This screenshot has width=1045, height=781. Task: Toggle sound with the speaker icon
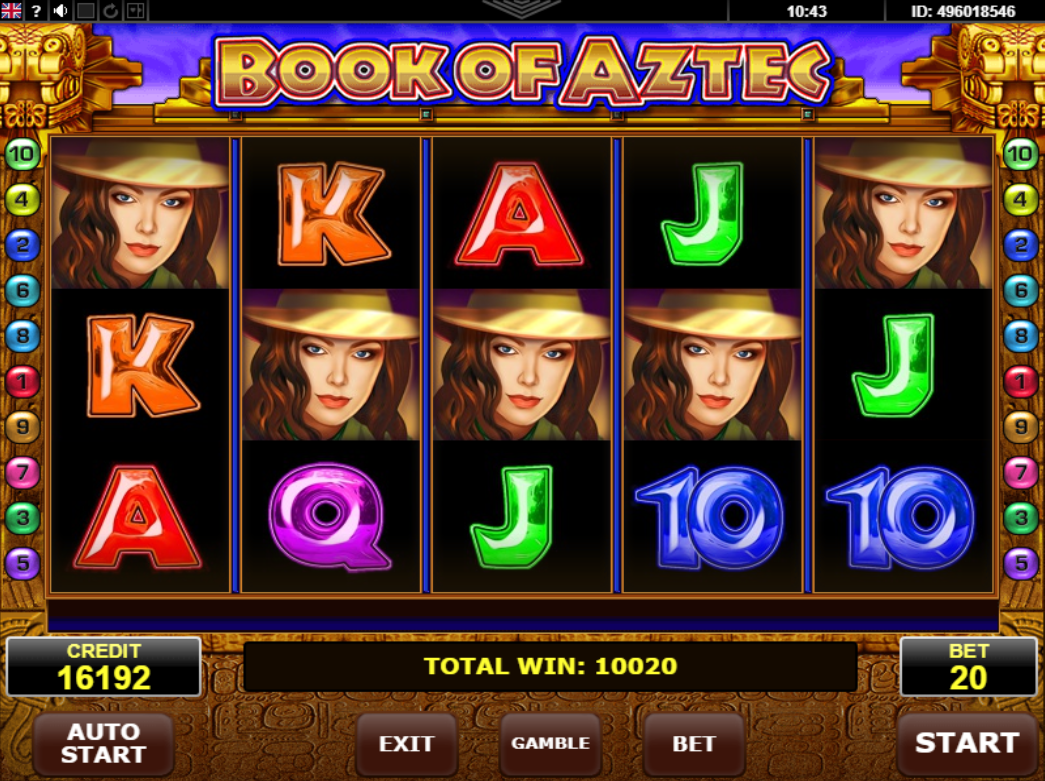point(60,11)
